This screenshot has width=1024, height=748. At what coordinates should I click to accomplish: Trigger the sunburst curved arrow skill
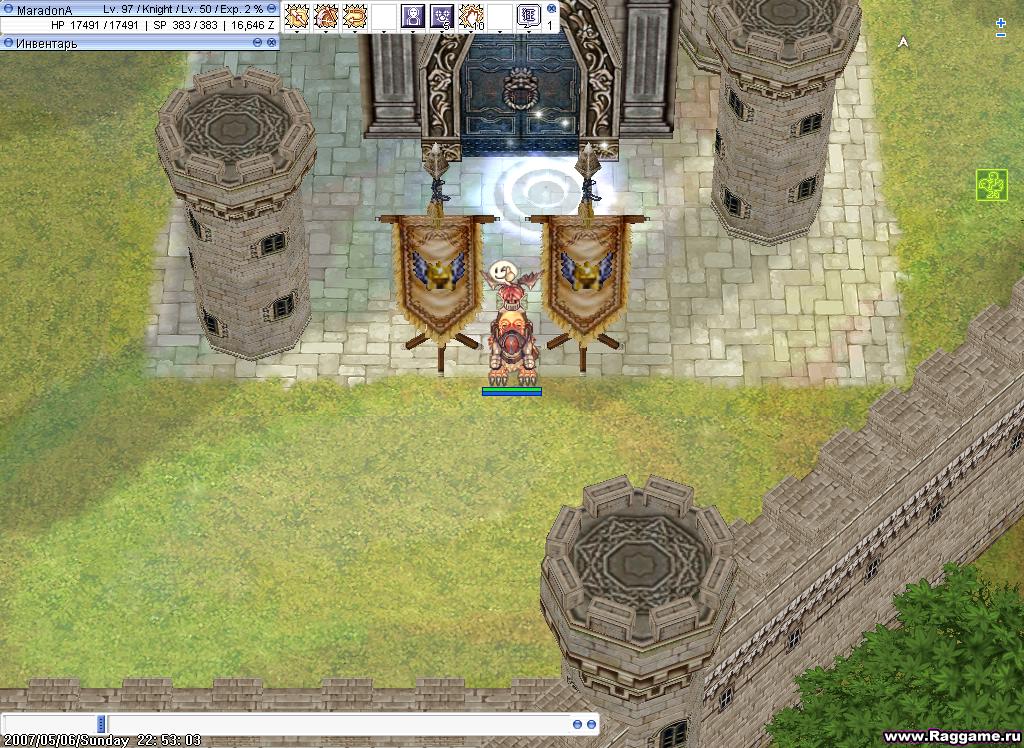355,16
